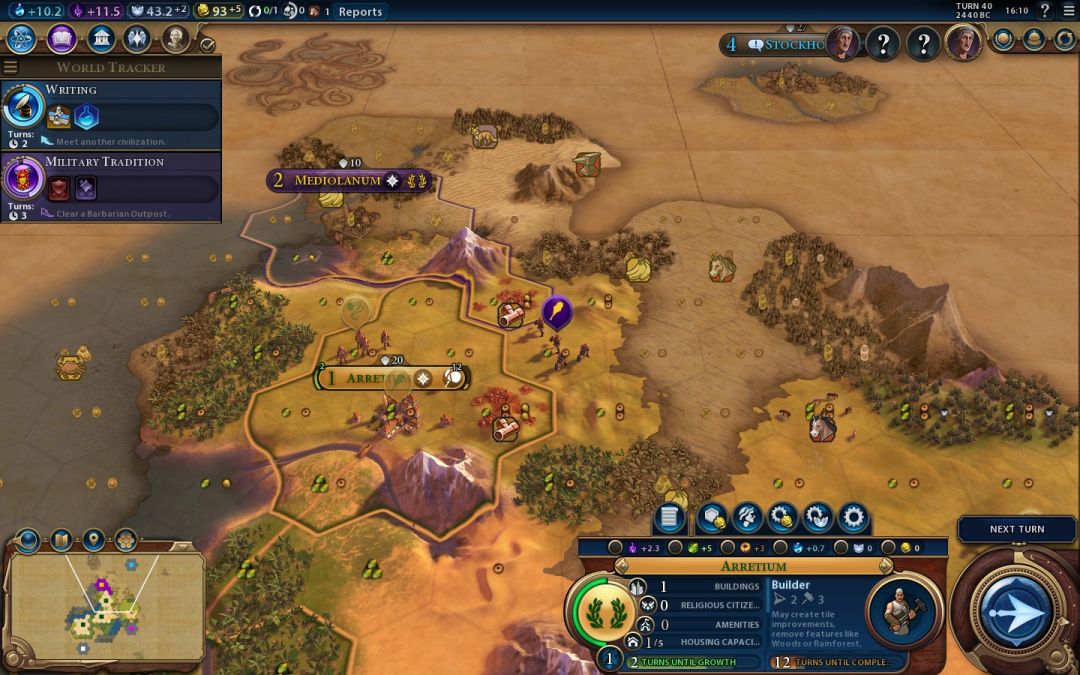Open the Great People bust icon

coord(176,39)
